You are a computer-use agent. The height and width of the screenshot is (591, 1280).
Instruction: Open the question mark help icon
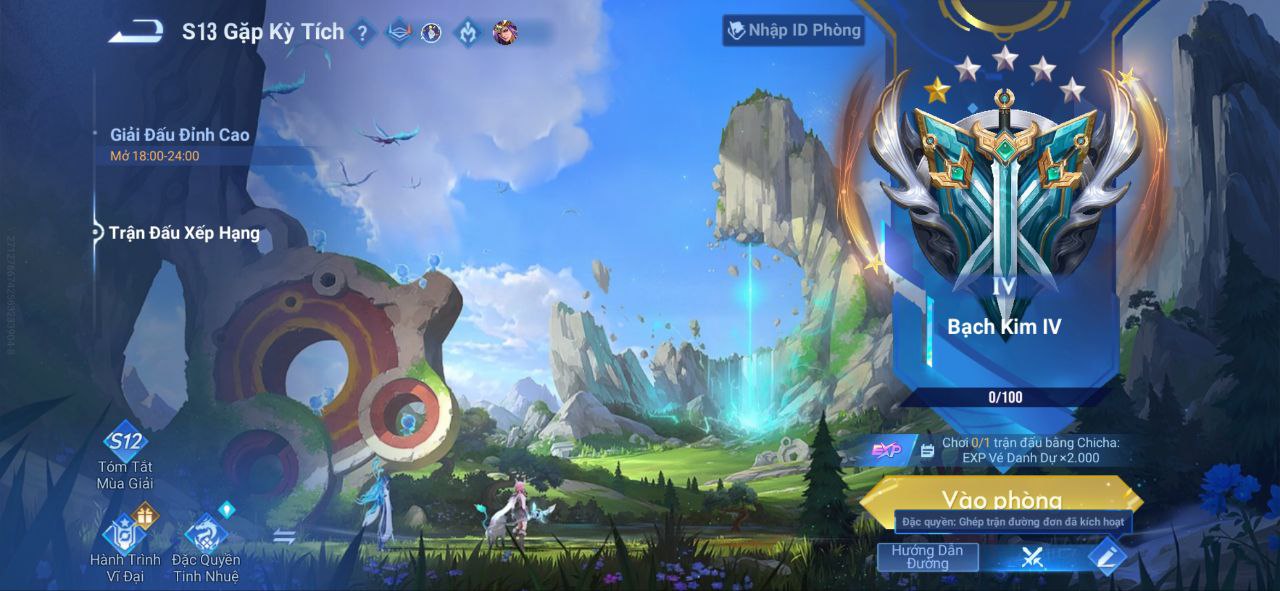coord(362,34)
